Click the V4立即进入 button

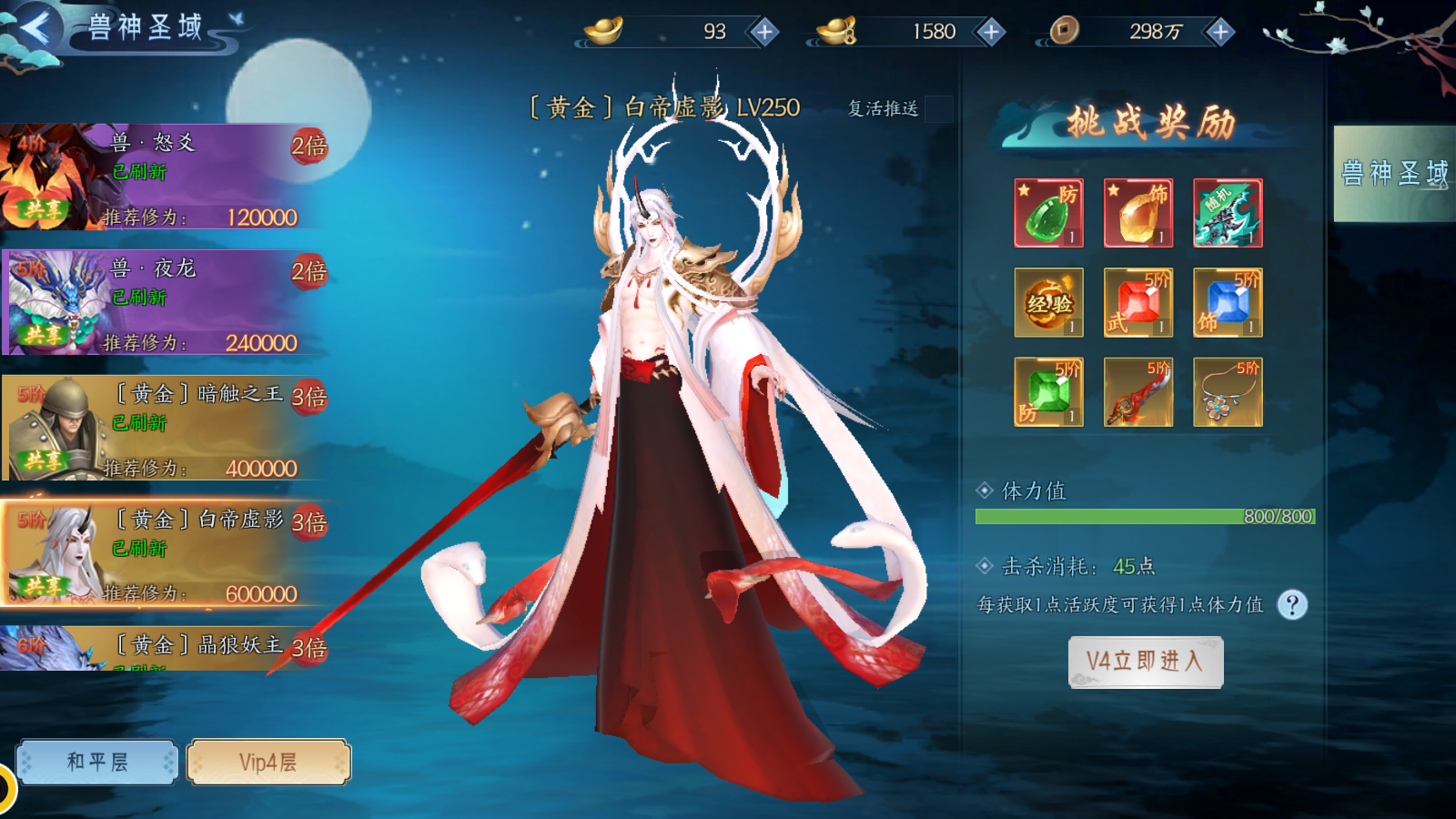[x=1145, y=662]
